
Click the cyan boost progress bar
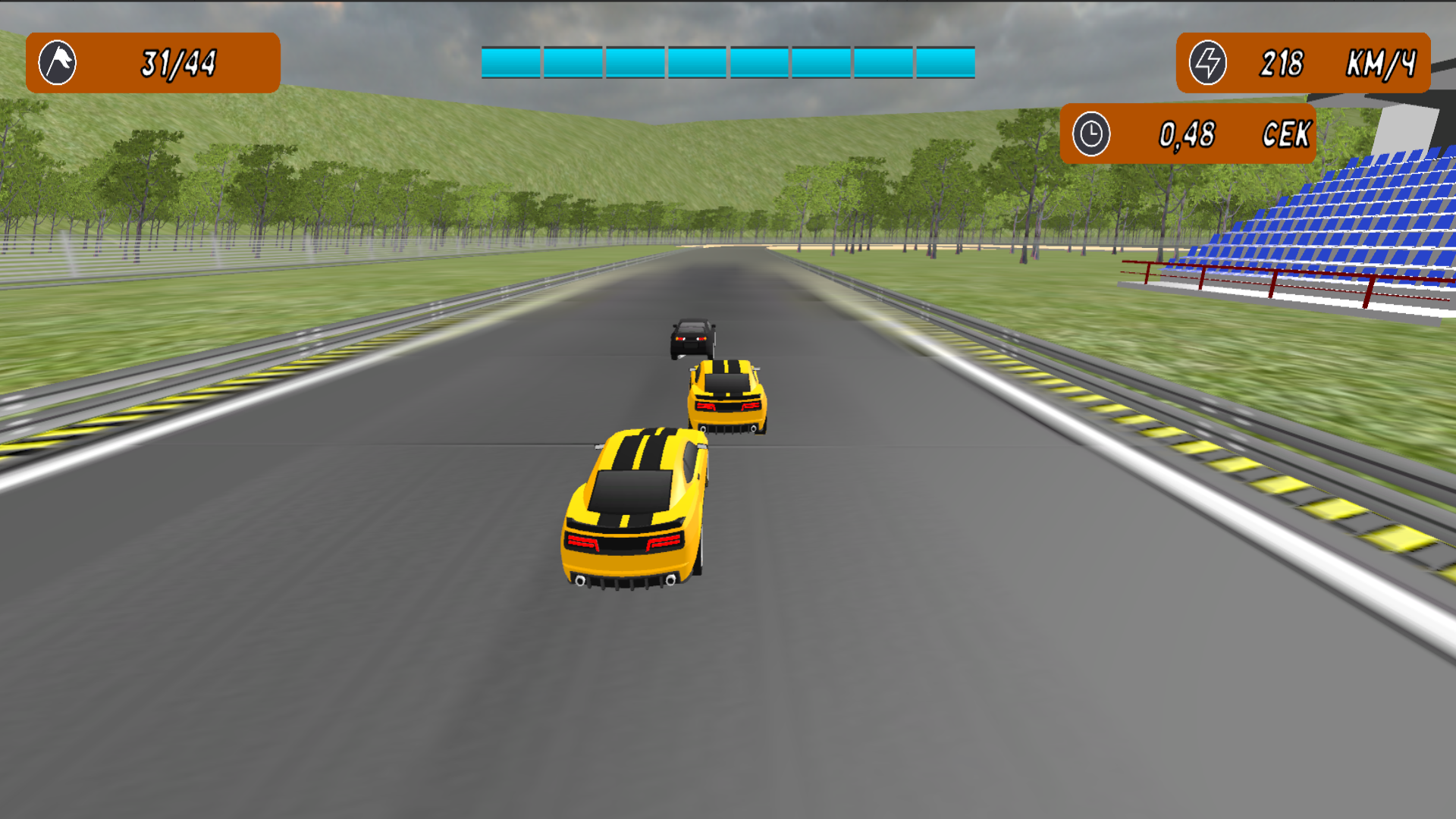728,64
